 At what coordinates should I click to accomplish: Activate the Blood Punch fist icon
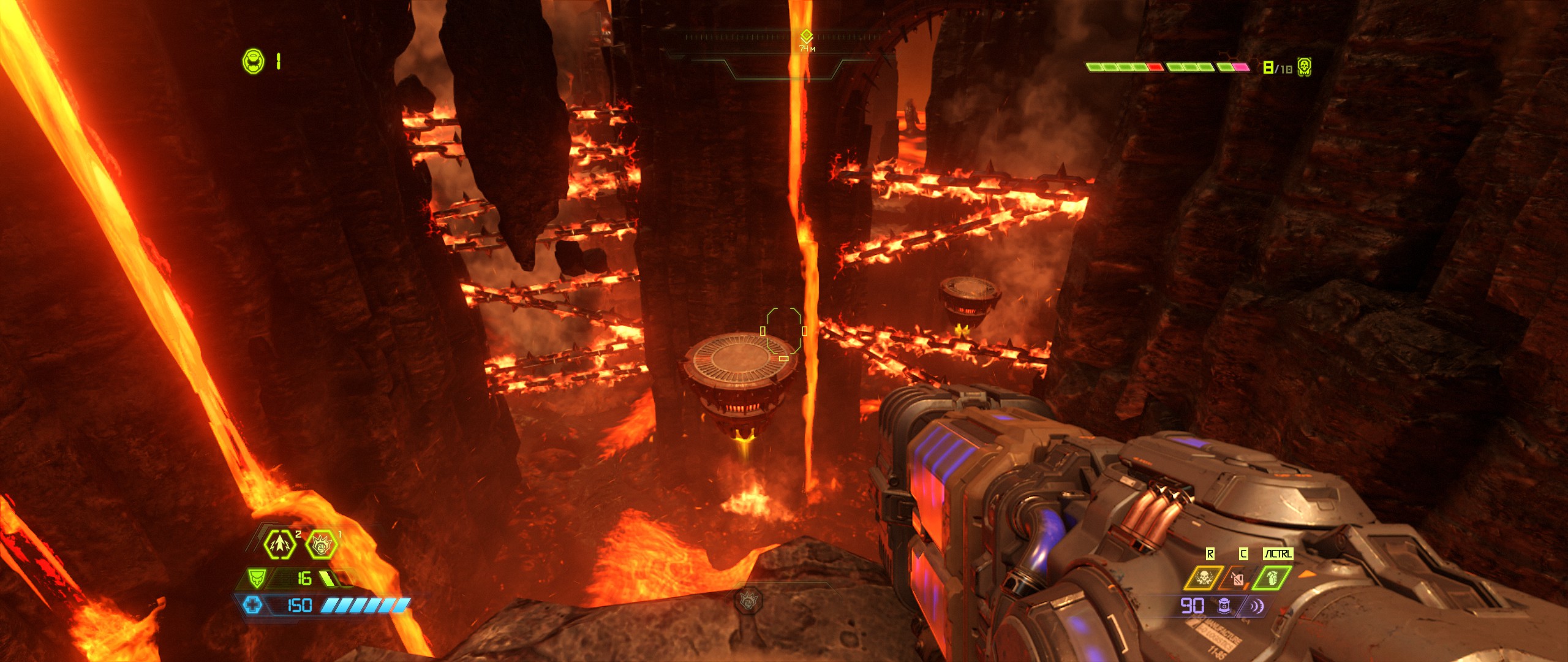click(321, 544)
